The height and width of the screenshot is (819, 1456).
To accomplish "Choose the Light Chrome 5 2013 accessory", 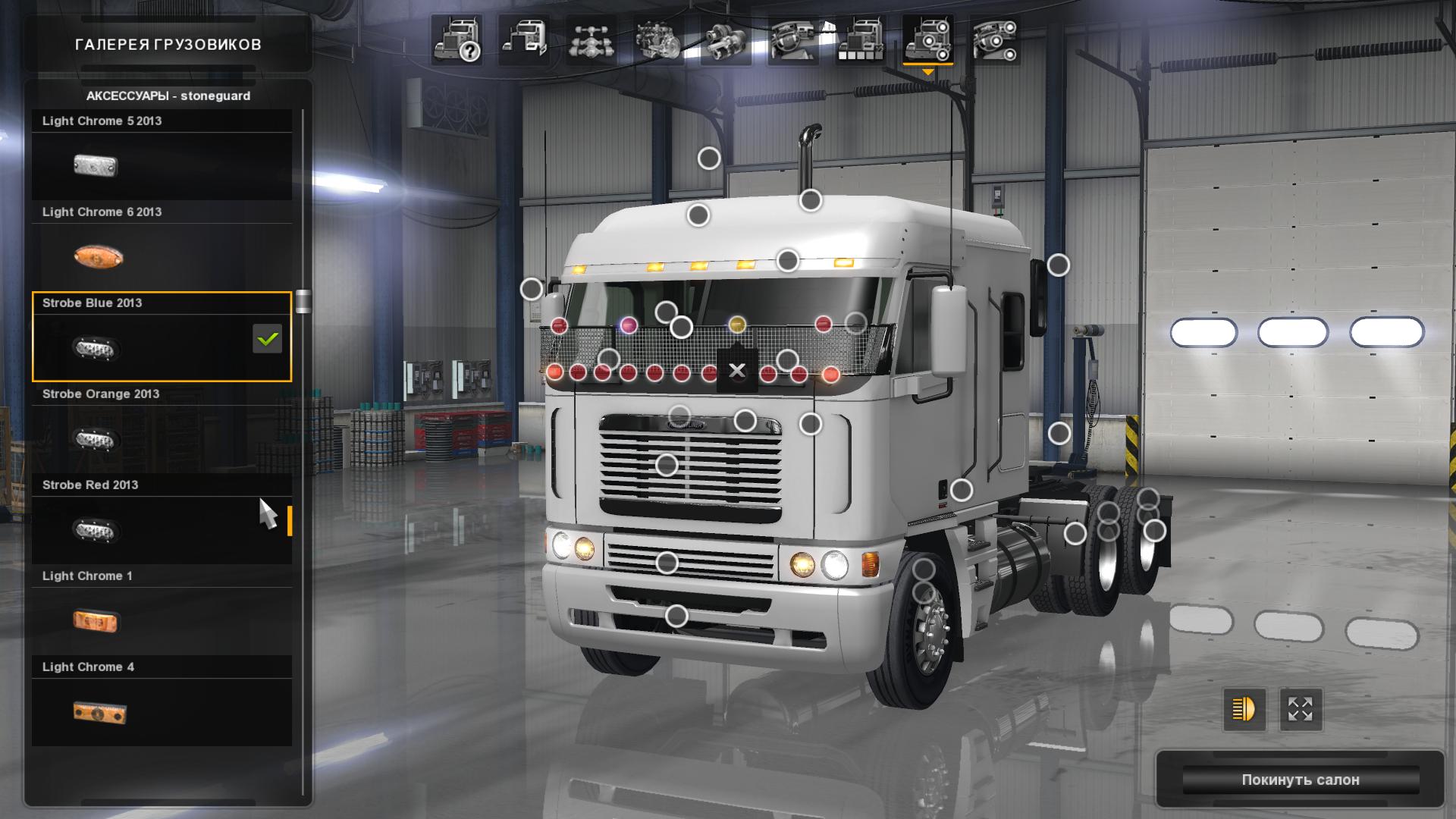I will [162, 155].
